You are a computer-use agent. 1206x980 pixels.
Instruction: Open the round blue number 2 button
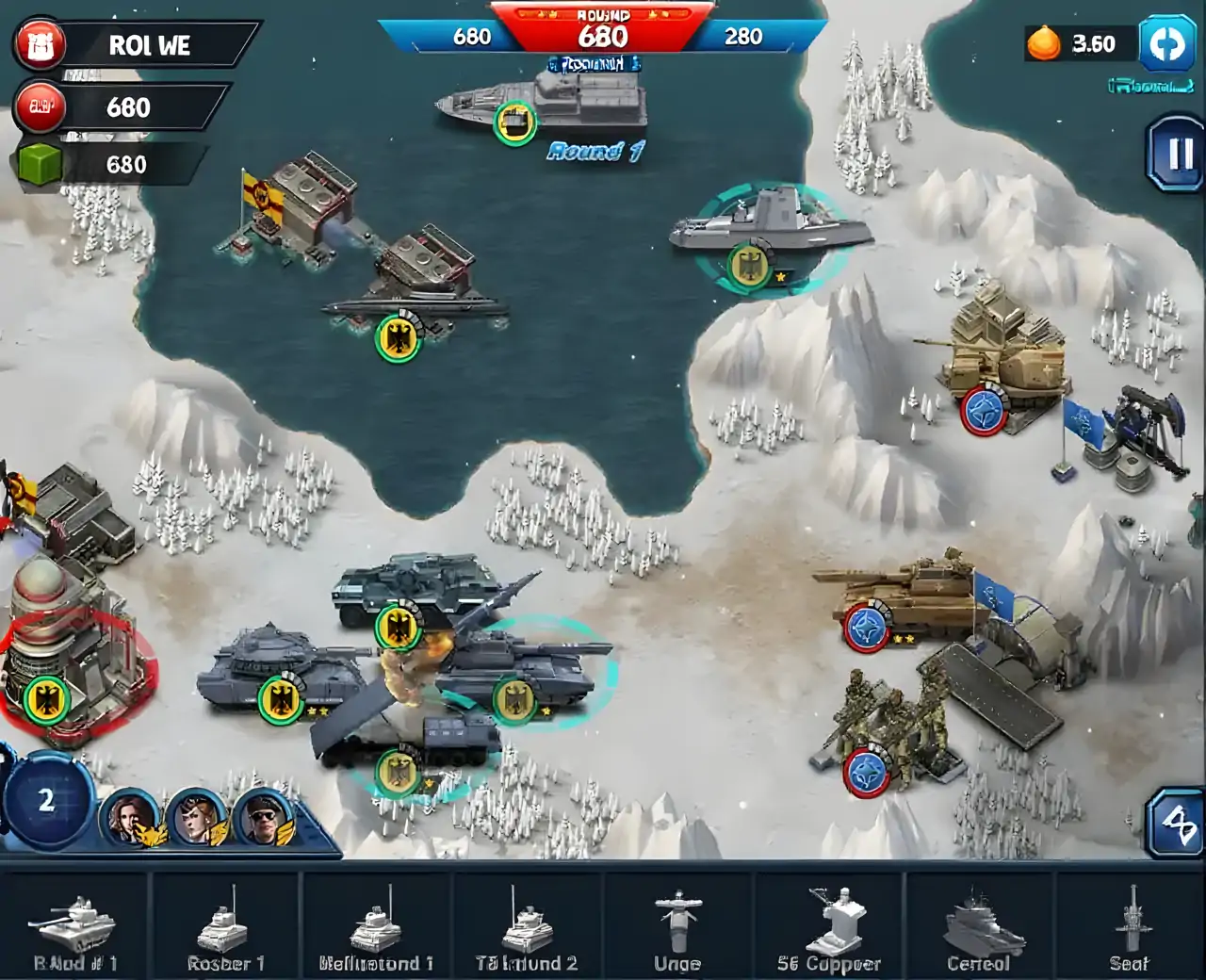coord(45,801)
